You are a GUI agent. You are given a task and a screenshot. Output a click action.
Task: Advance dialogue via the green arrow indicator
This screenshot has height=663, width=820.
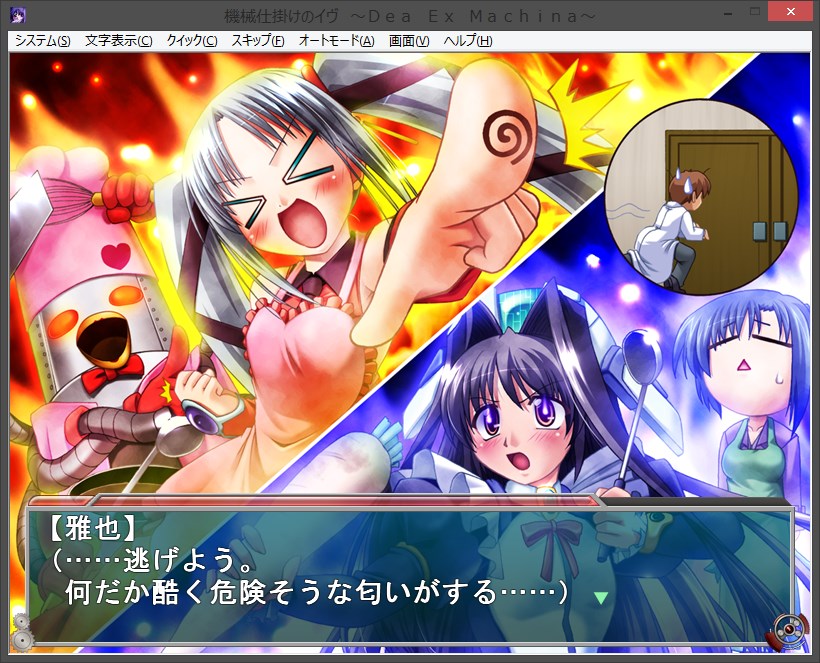click(x=600, y=598)
